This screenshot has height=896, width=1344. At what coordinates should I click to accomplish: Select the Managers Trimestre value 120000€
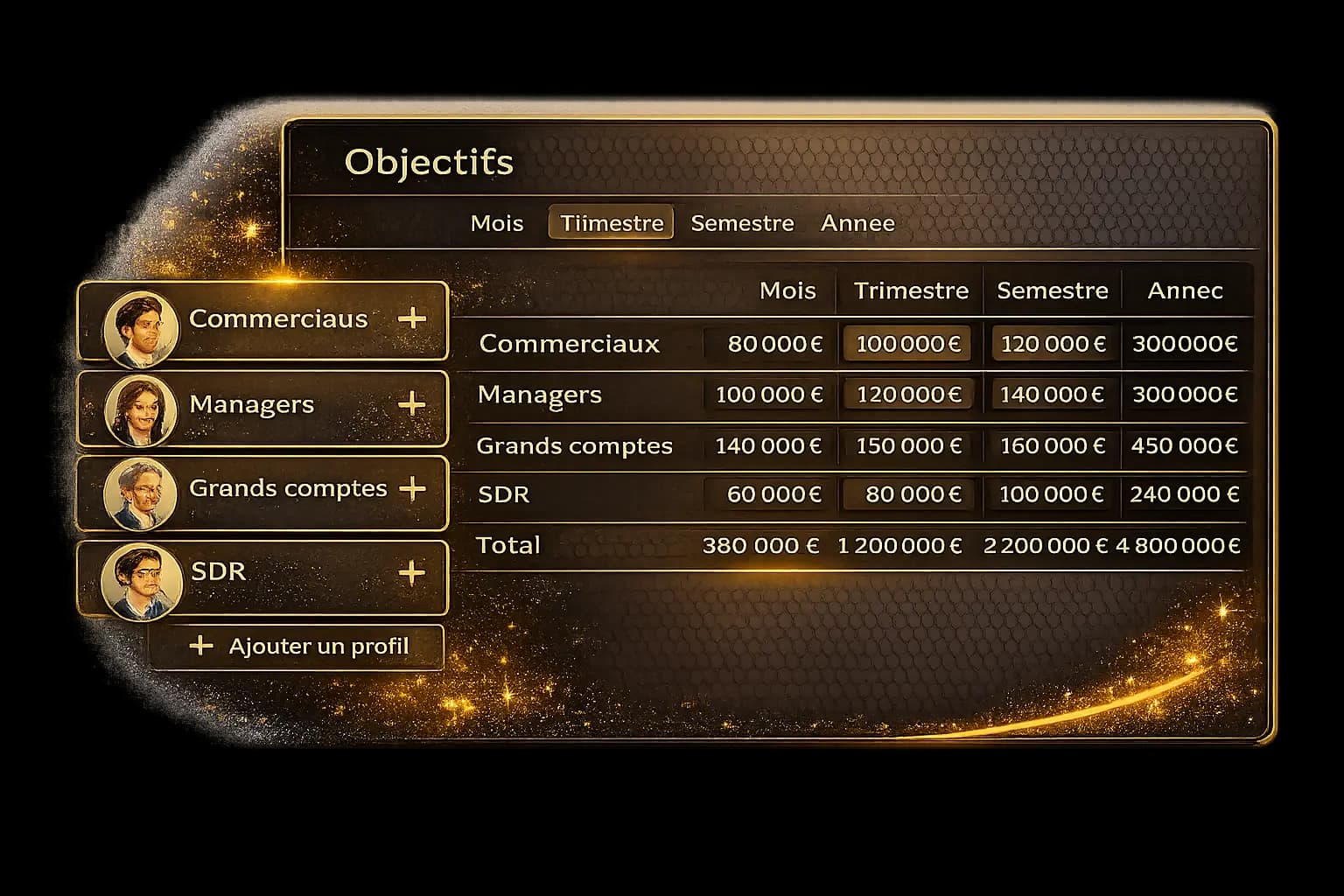(907, 395)
